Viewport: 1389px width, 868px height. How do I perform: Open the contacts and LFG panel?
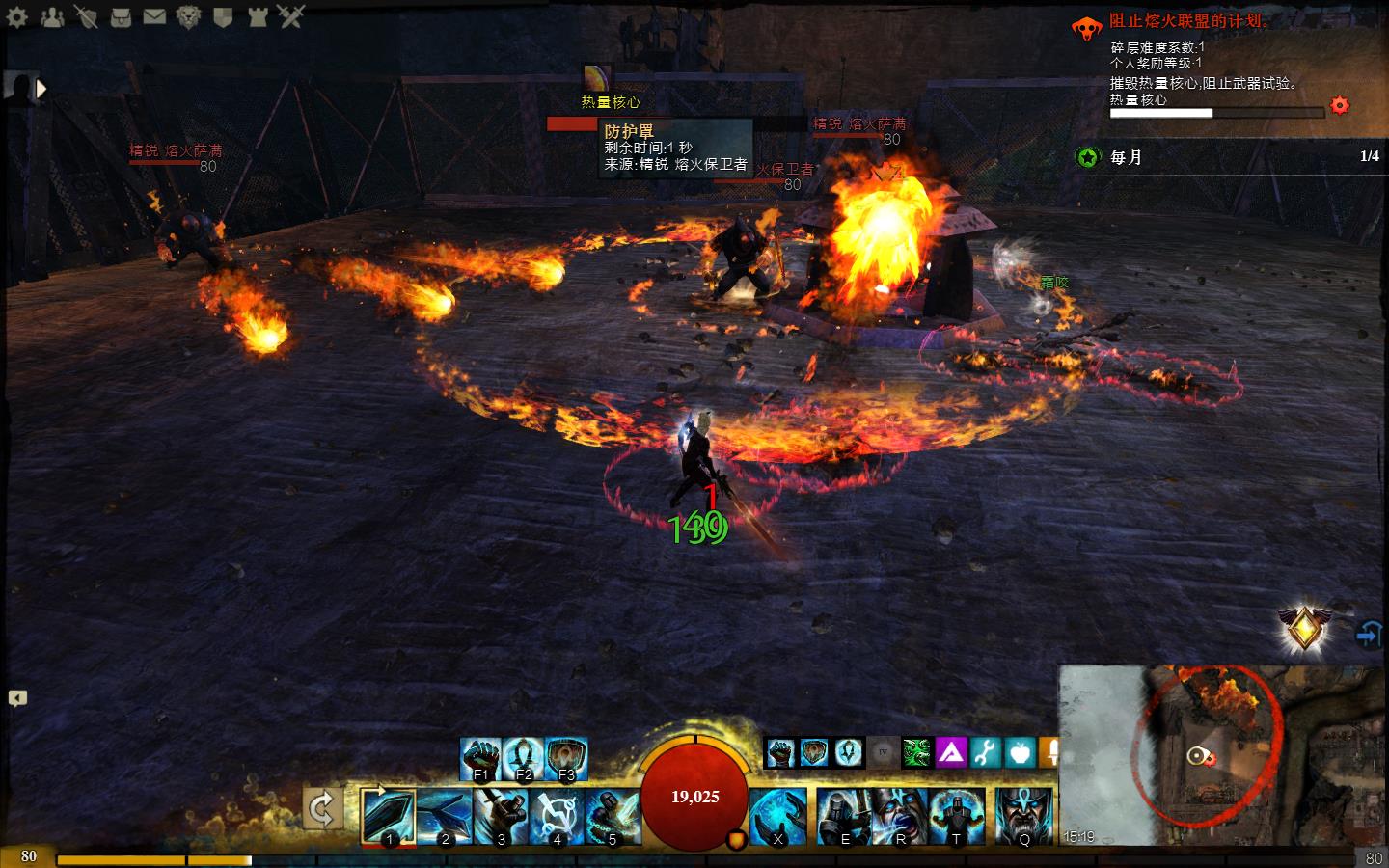[x=52, y=15]
